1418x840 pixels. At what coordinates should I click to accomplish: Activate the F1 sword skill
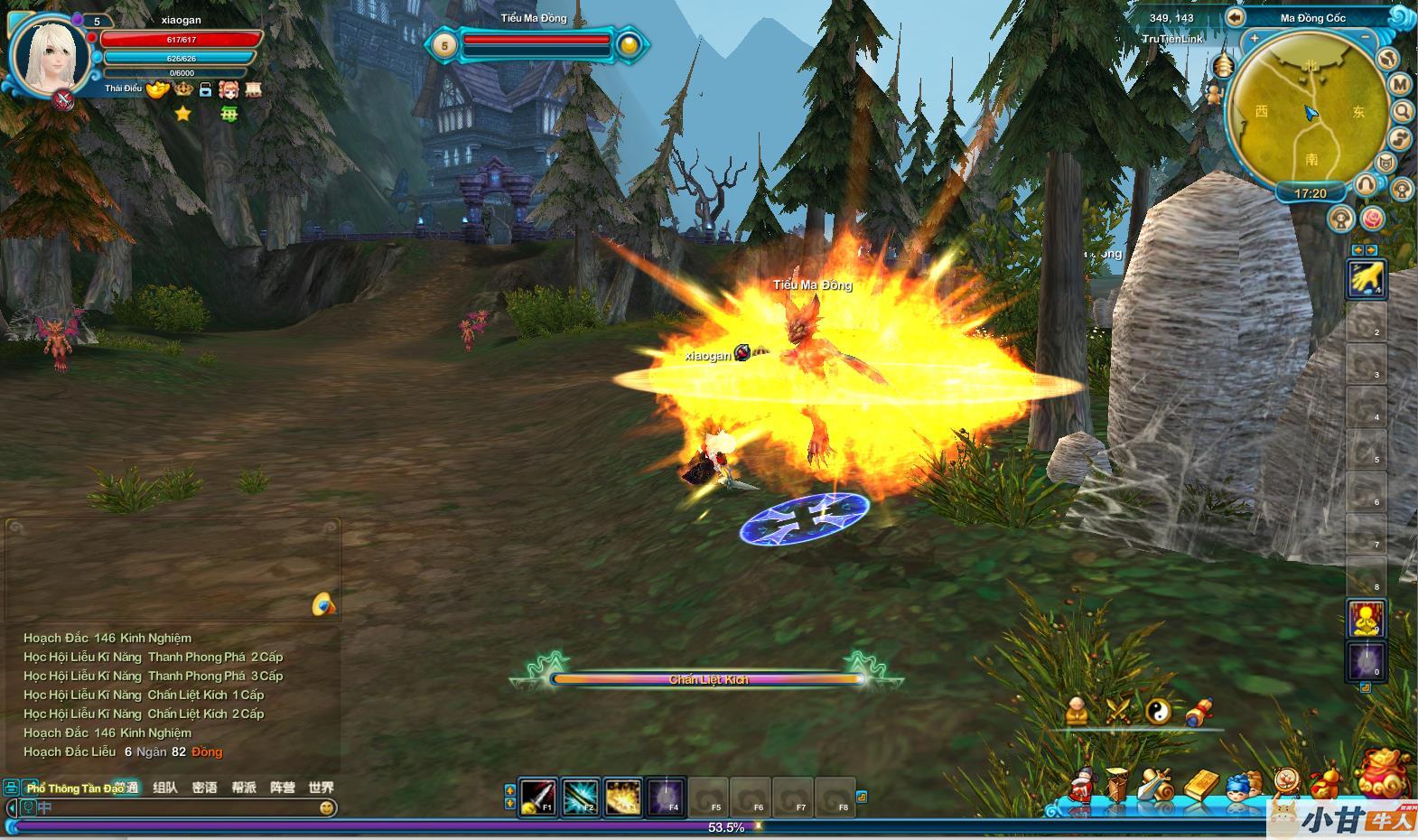point(538,797)
